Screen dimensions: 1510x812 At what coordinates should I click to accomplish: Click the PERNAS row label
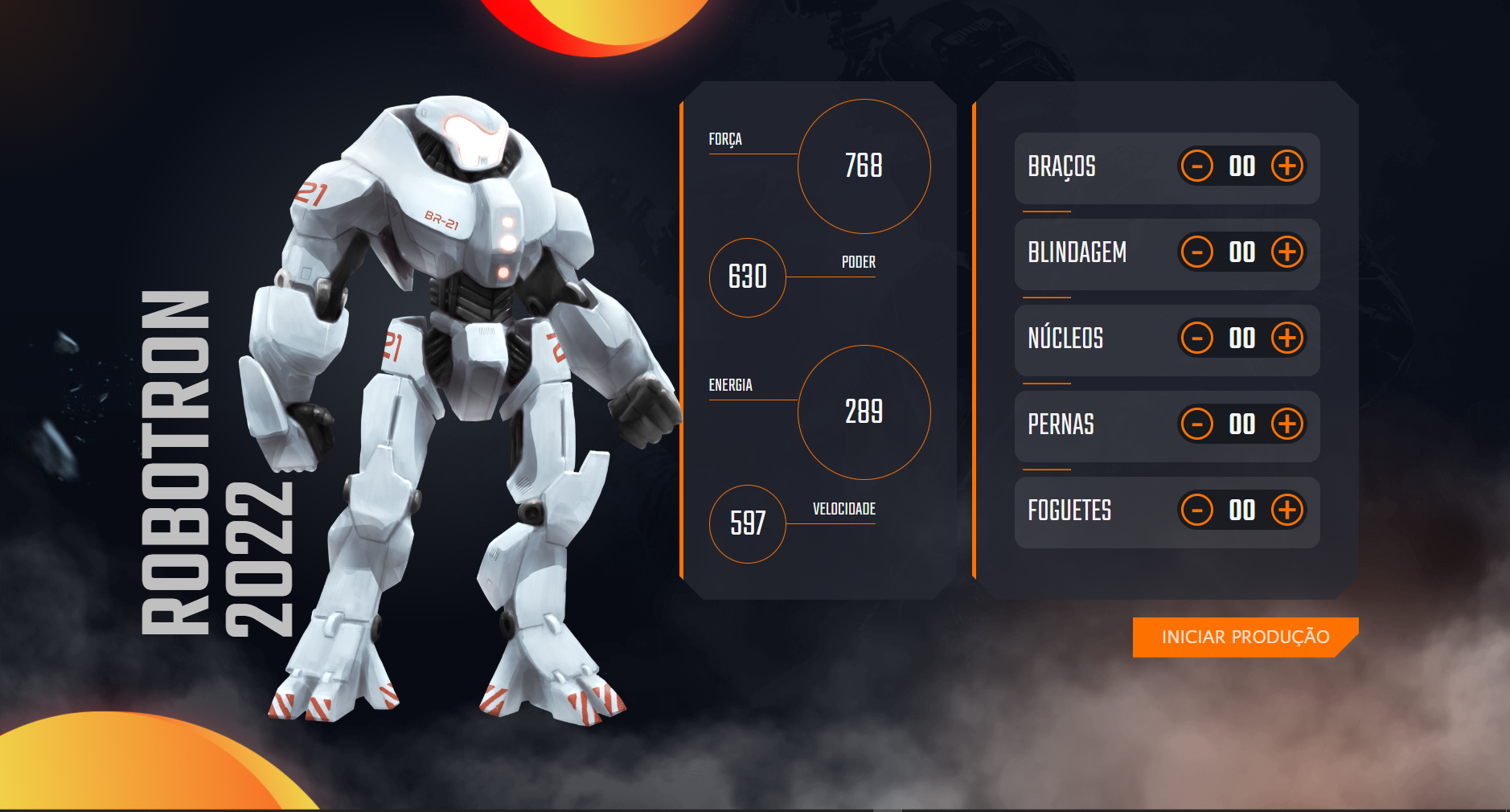1061,425
